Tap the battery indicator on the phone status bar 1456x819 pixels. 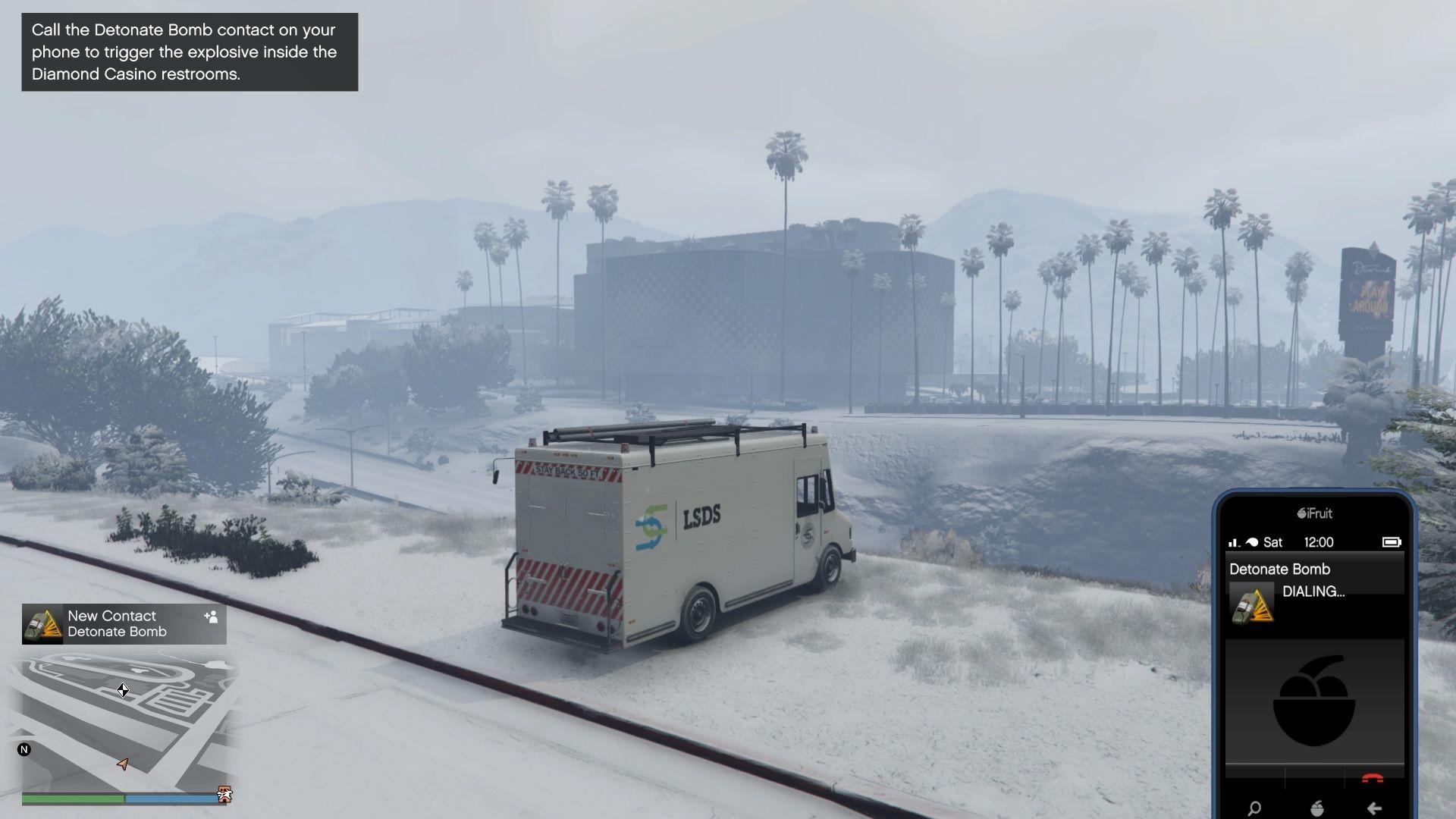1394,542
